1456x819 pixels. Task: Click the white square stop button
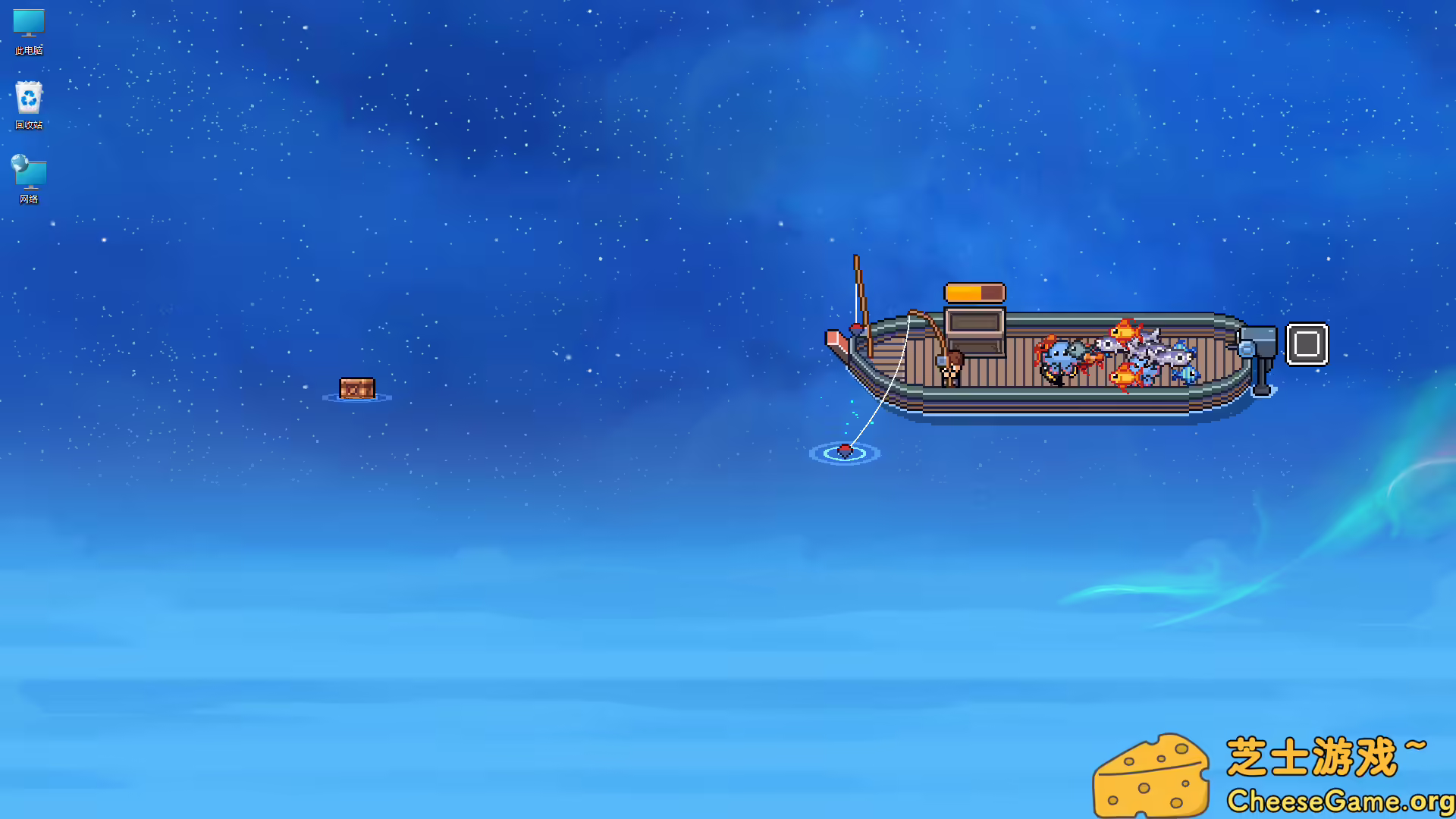1307,344
